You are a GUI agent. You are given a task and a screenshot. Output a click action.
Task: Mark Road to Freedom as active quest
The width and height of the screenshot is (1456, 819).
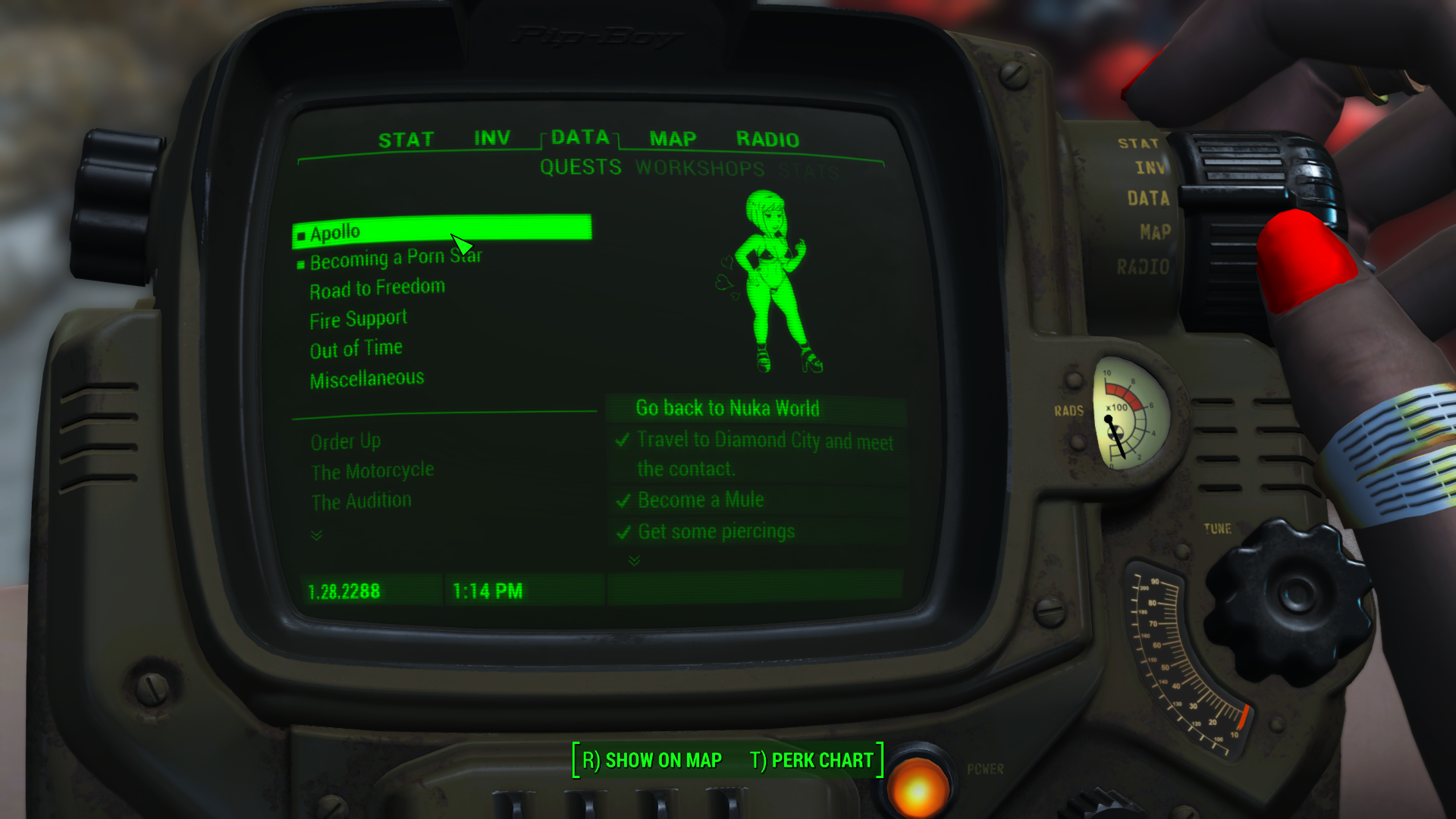(377, 287)
